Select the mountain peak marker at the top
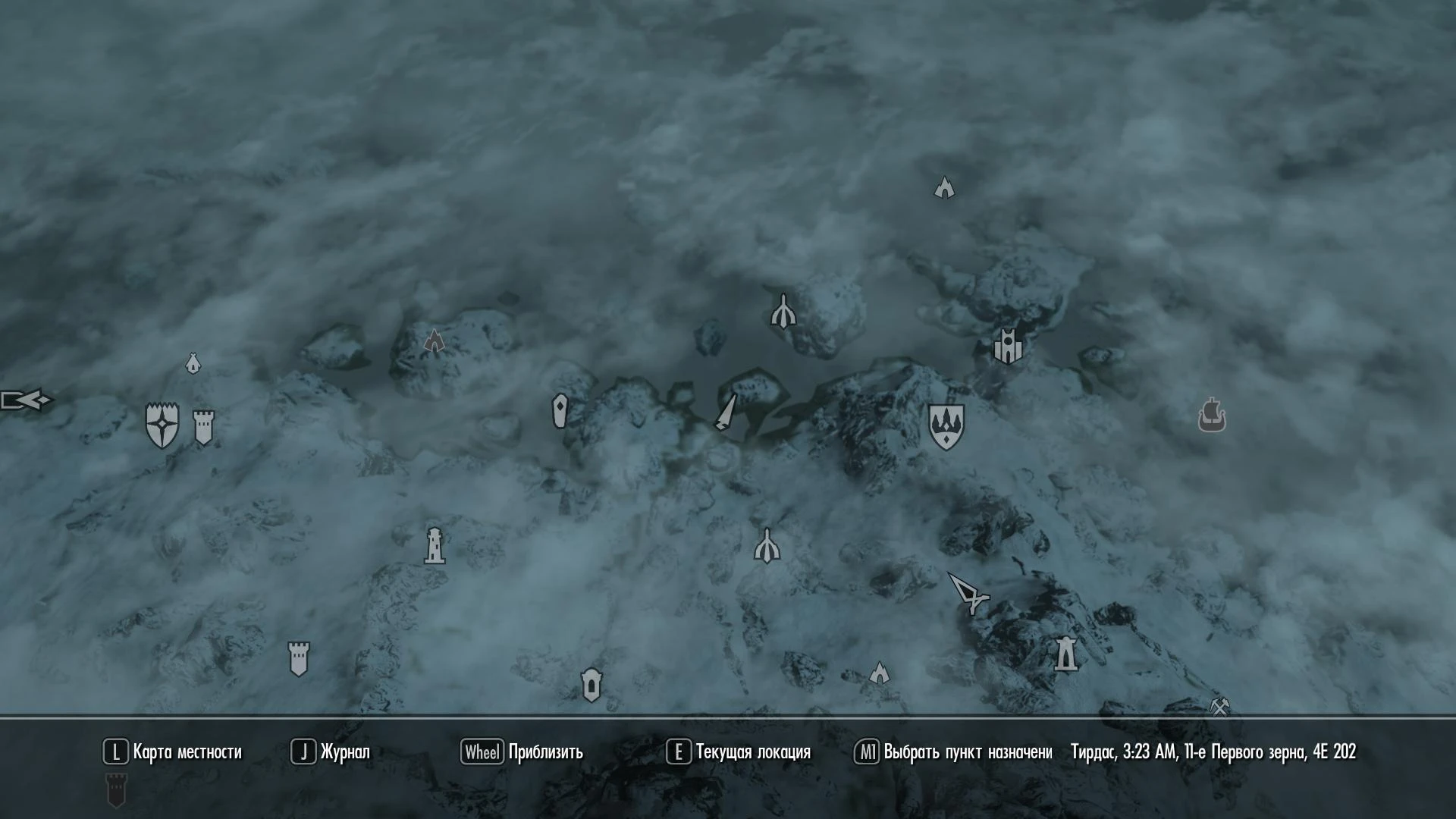Screen dimensions: 1456x819 [943, 187]
